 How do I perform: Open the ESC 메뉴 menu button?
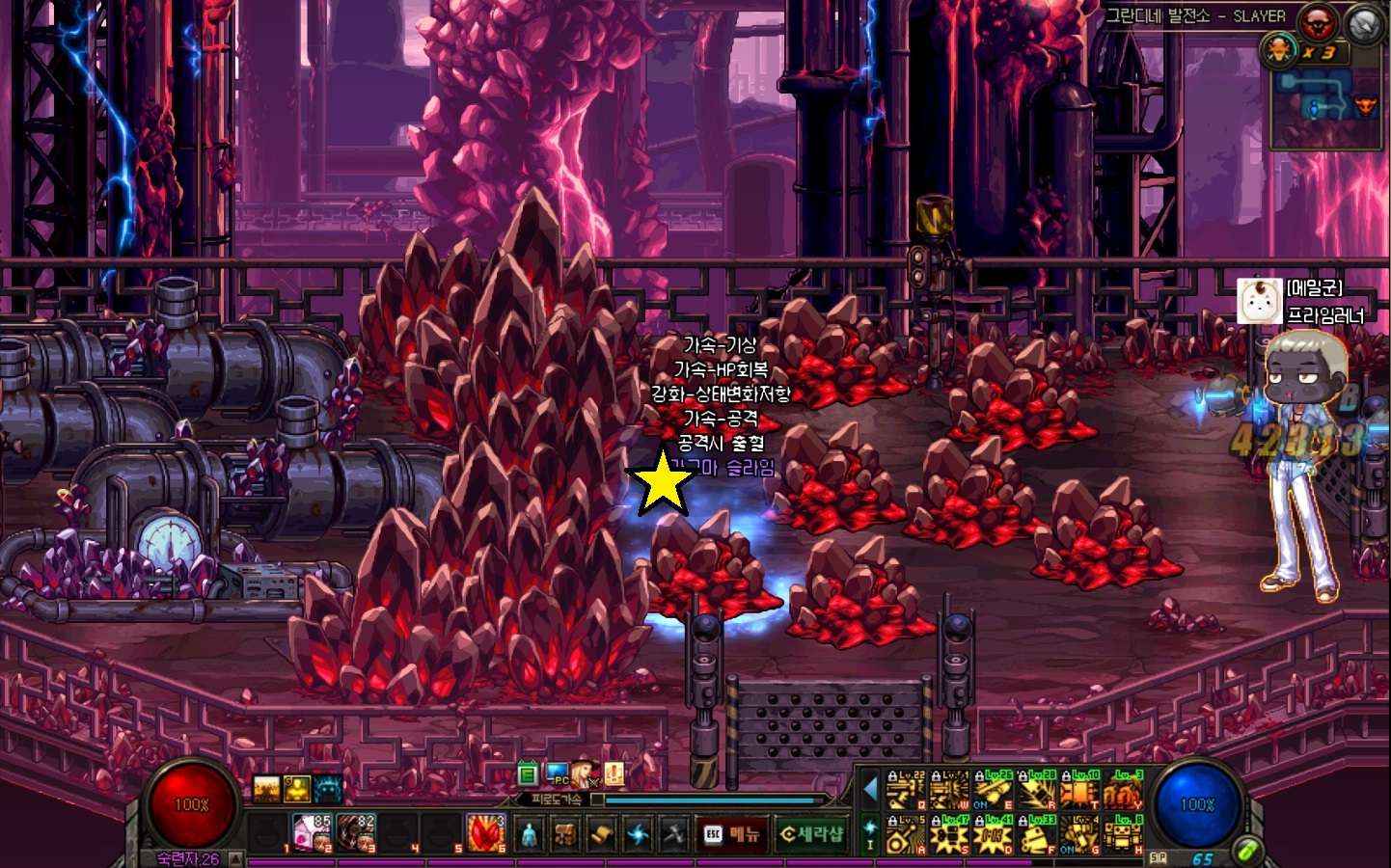click(x=732, y=834)
